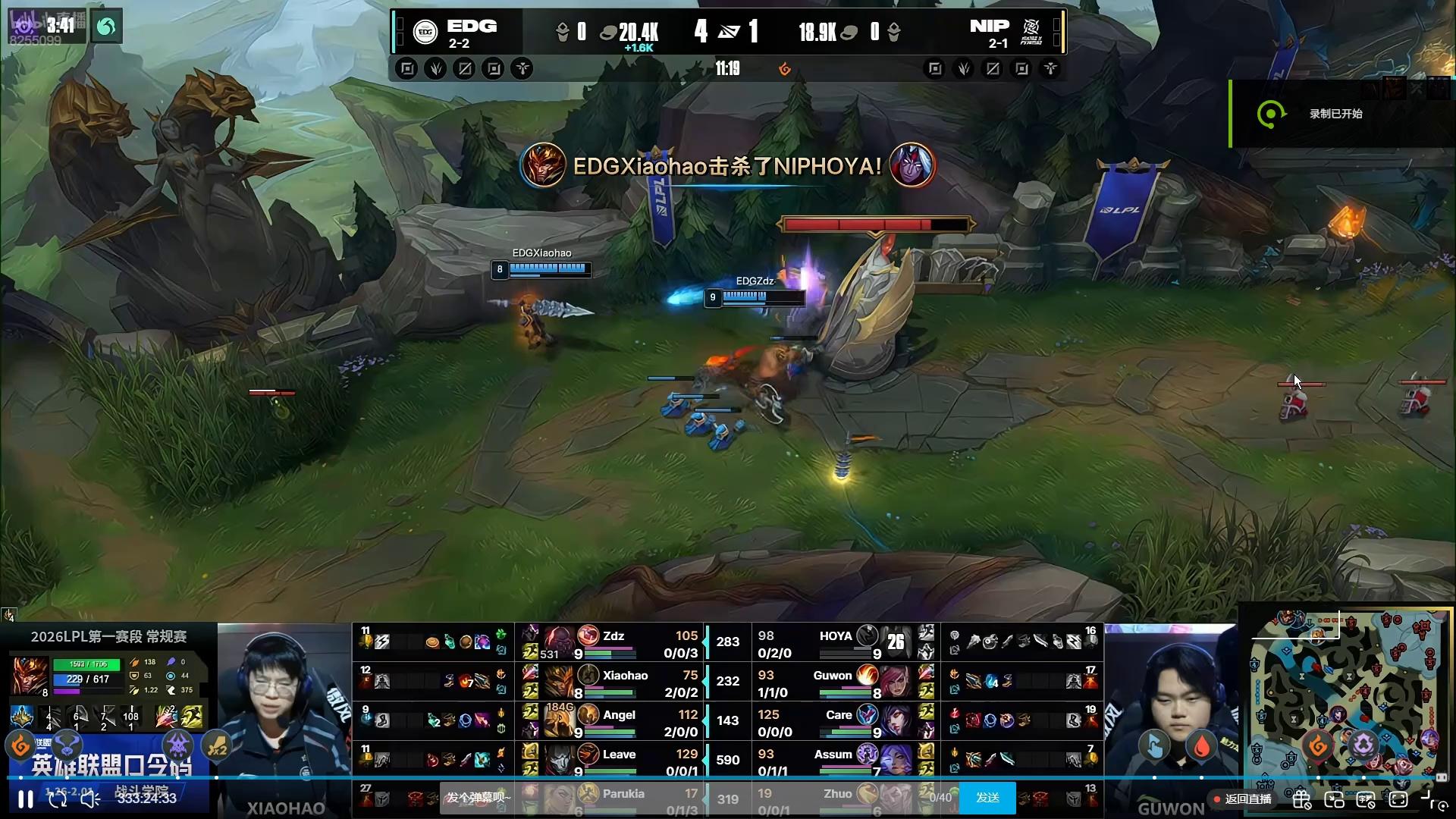Viewport: 1456px width, 819px height.
Task: Click Leave's scoreboard row
Action: [x=613, y=761]
